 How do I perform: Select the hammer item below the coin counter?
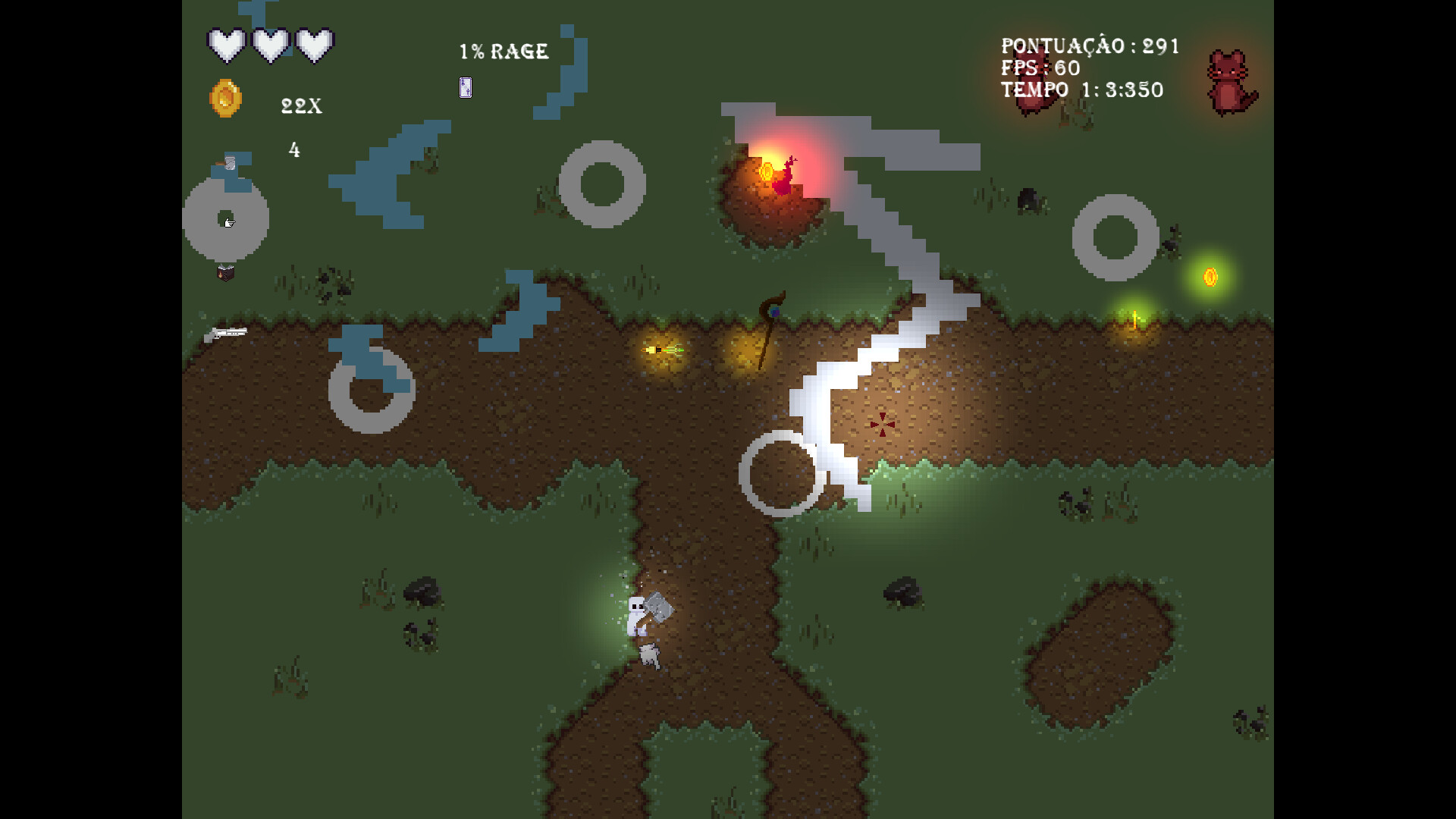(x=228, y=163)
